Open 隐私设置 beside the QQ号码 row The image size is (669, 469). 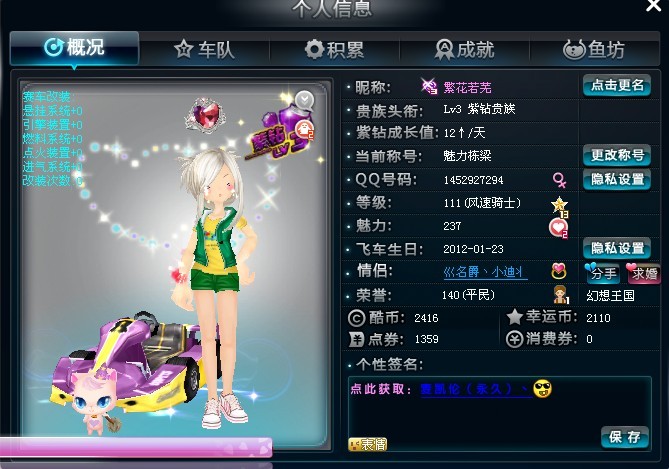click(x=616, y=180)
